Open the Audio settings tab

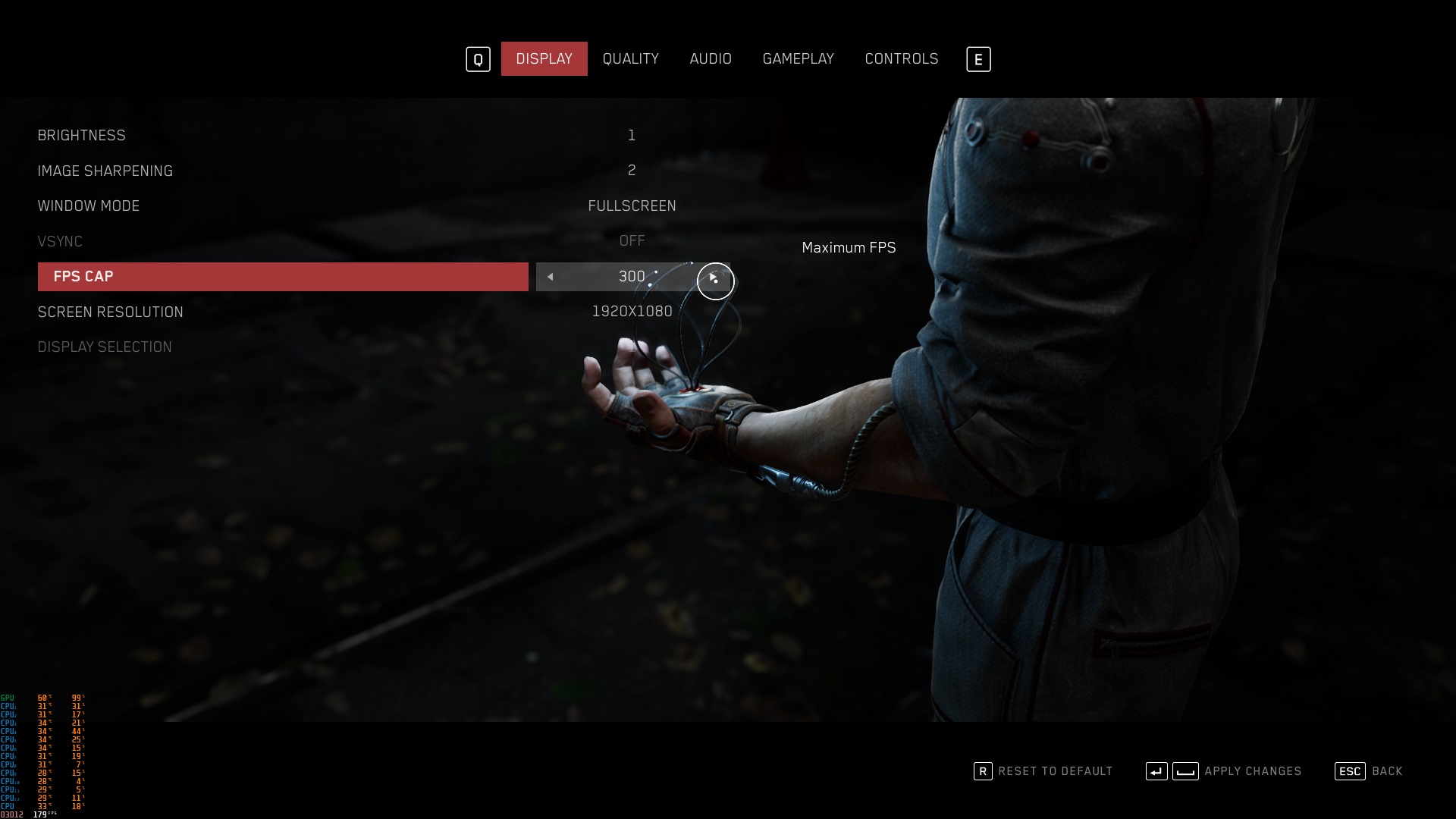click(711, 59)
